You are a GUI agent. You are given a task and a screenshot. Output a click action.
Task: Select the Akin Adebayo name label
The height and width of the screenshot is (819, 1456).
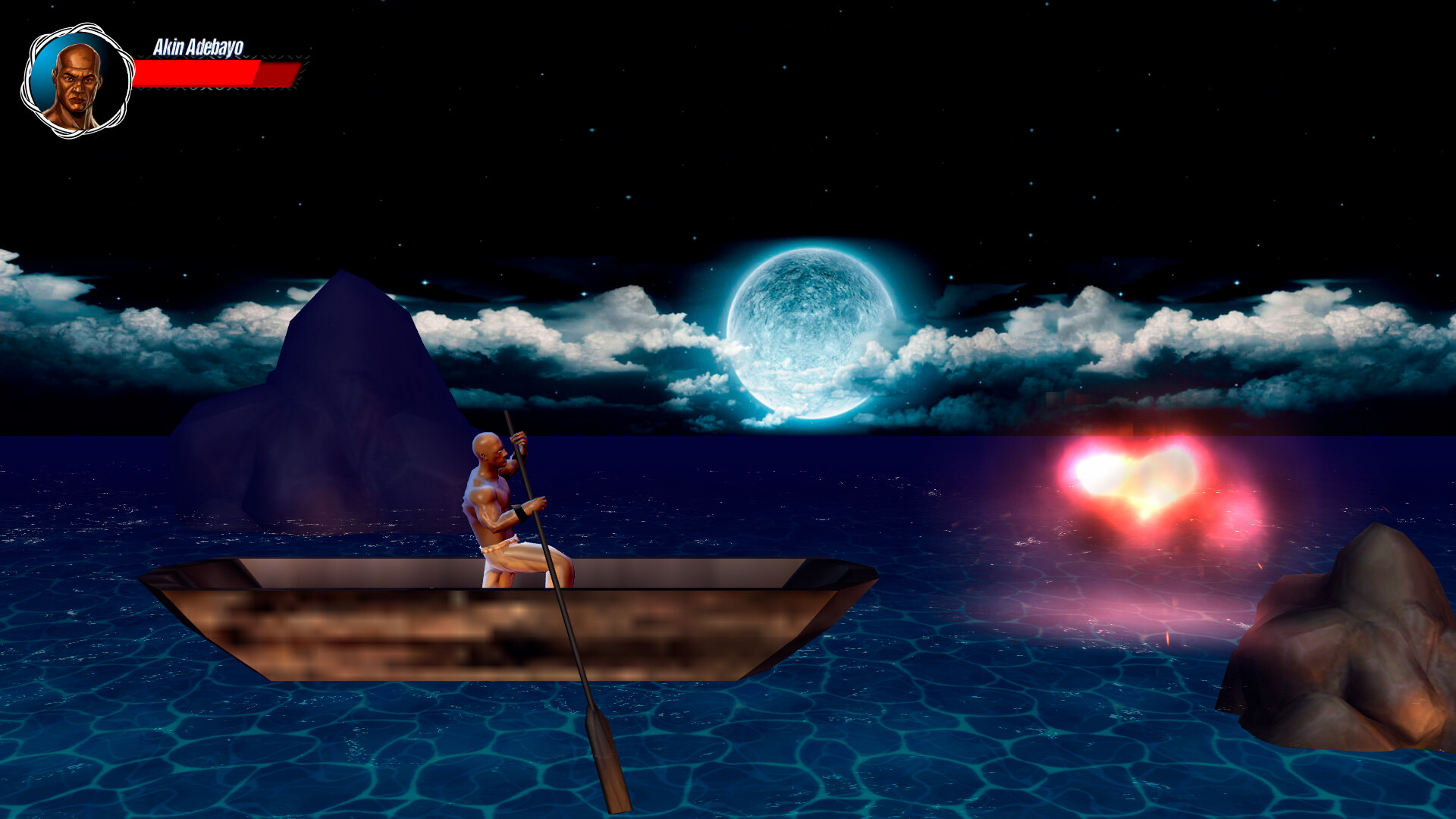199,47
